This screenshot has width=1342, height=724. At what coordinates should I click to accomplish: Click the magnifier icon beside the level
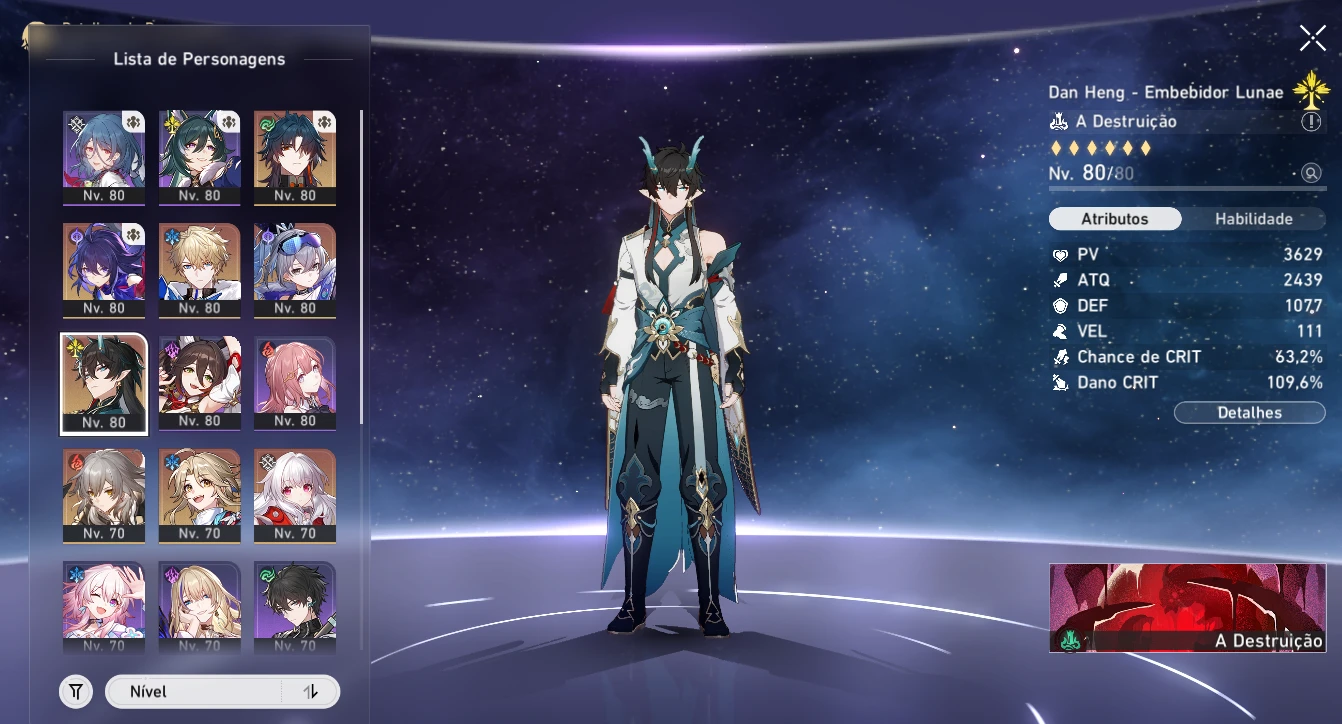[x=1311, y=173]
